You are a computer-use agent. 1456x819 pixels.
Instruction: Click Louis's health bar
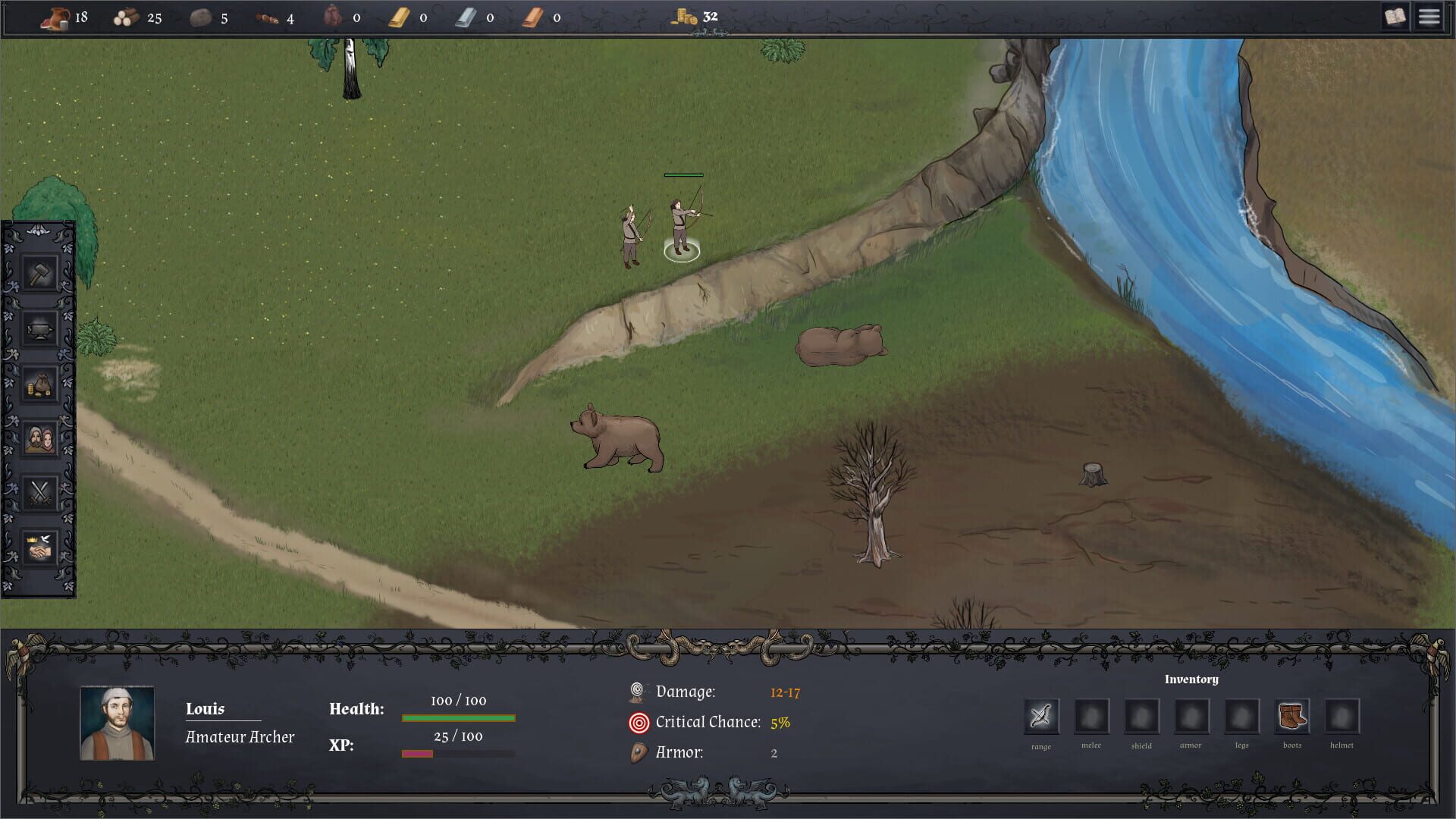point(457,716)
